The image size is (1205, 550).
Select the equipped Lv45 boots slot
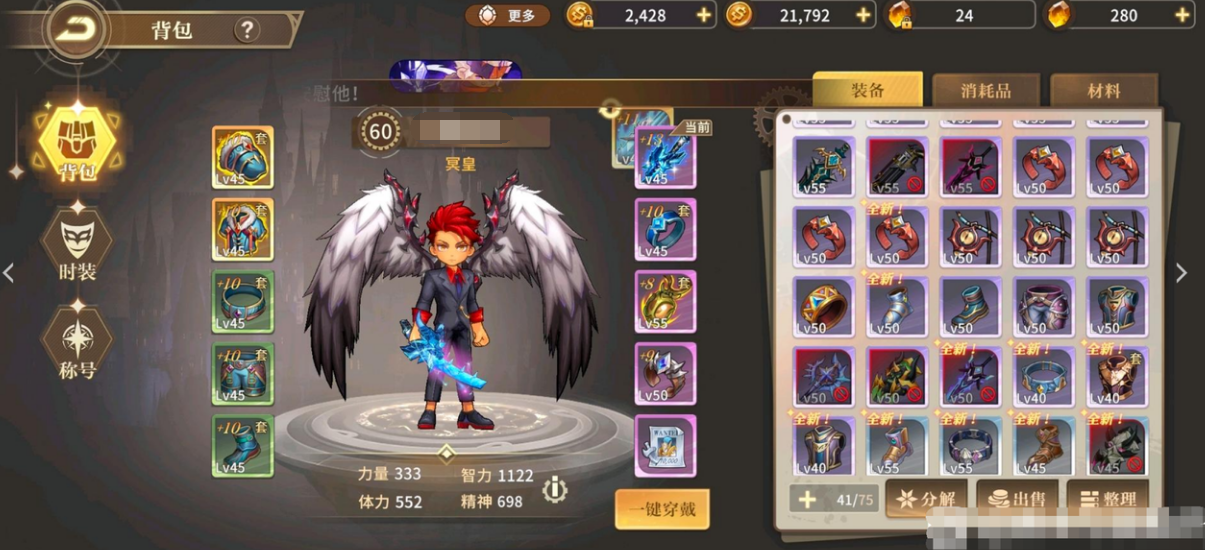[243, 446]
